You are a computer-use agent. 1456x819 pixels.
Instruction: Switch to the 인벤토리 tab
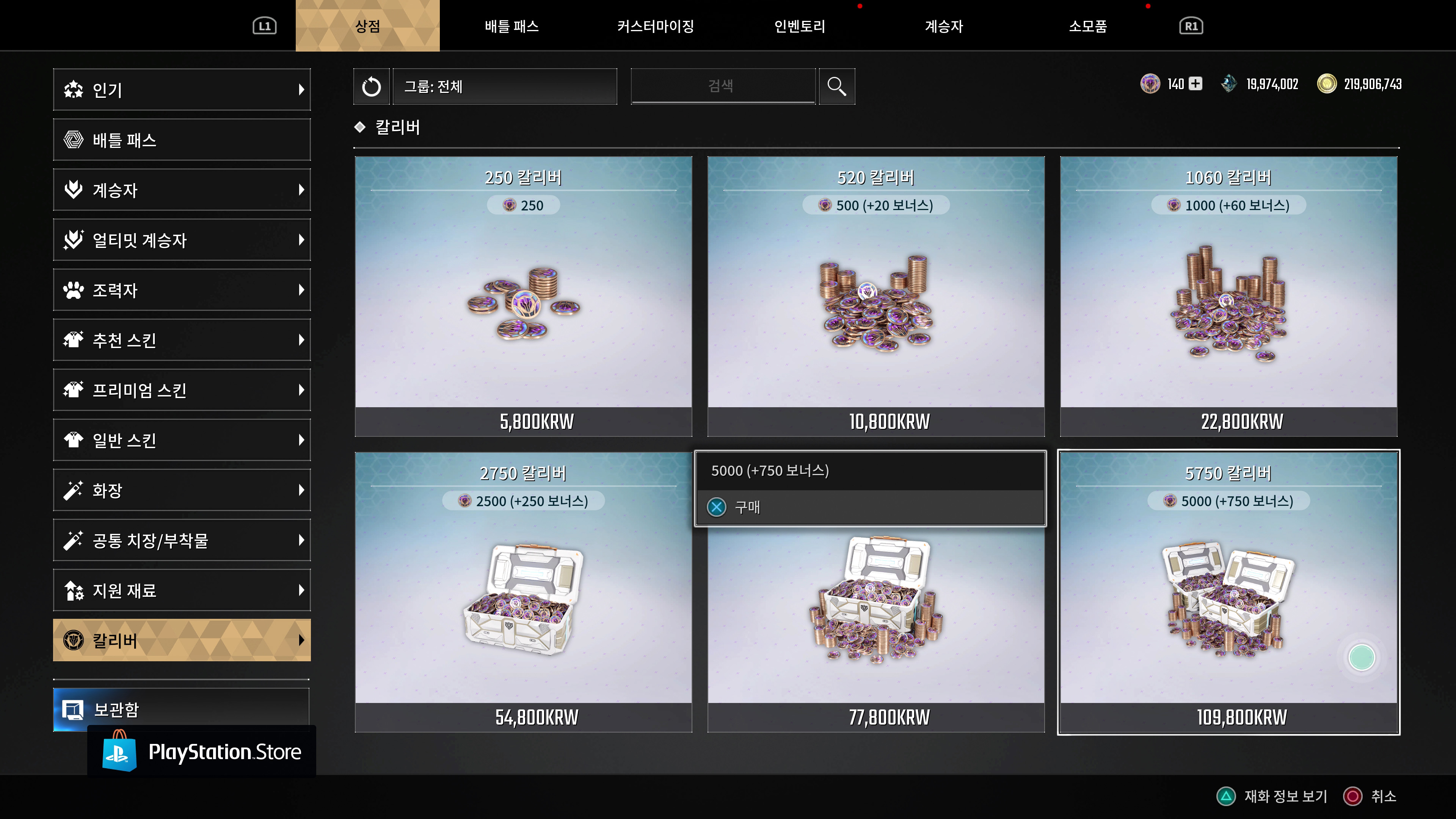point(800,26)
